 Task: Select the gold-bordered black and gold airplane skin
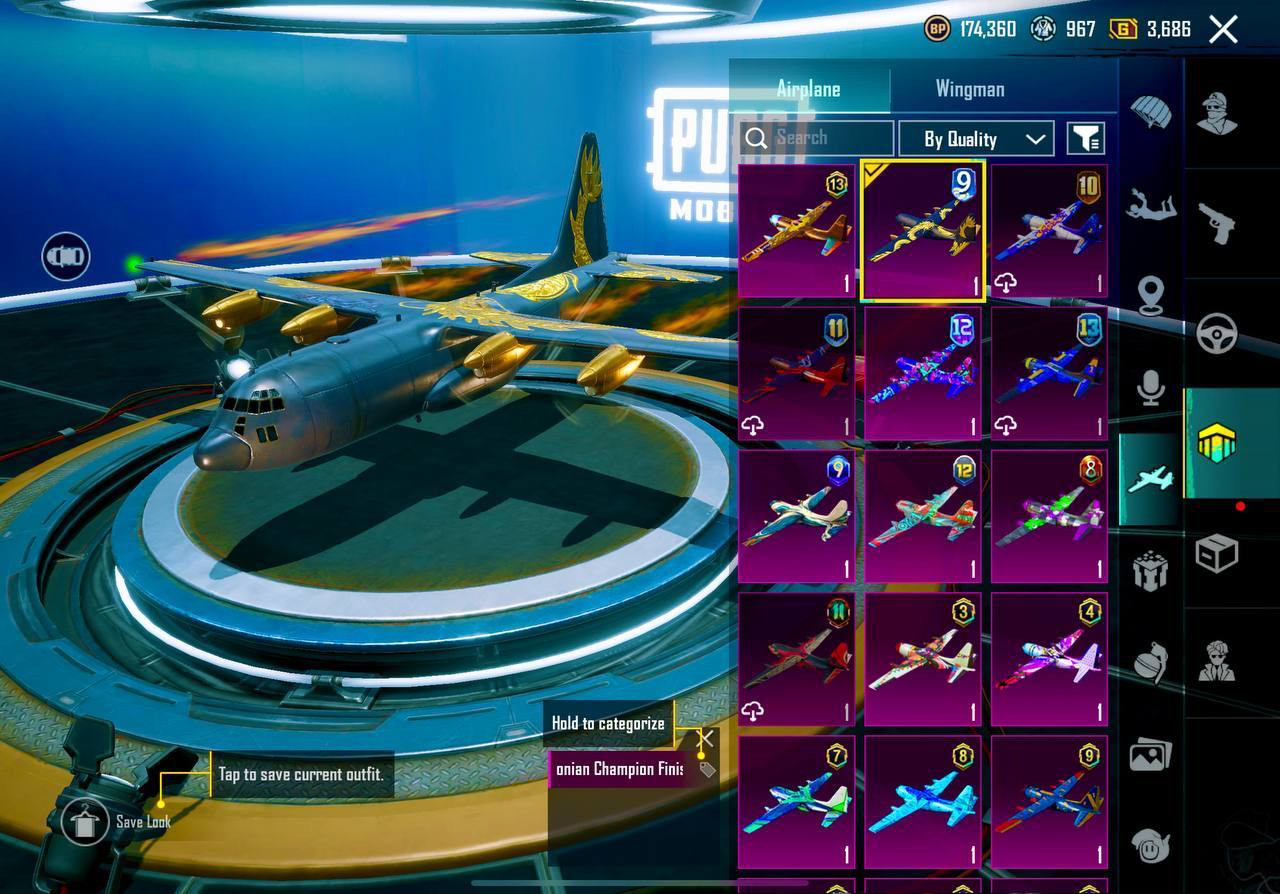coord(923,231)
